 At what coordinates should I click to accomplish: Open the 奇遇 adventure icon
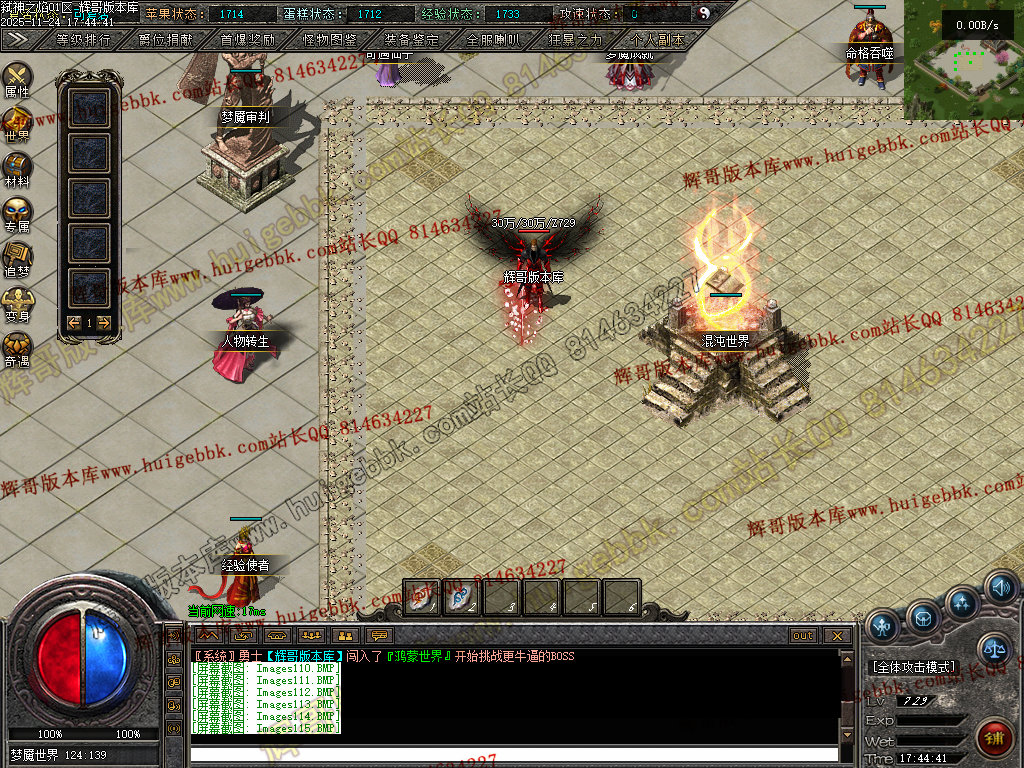[x=17, y=347]
